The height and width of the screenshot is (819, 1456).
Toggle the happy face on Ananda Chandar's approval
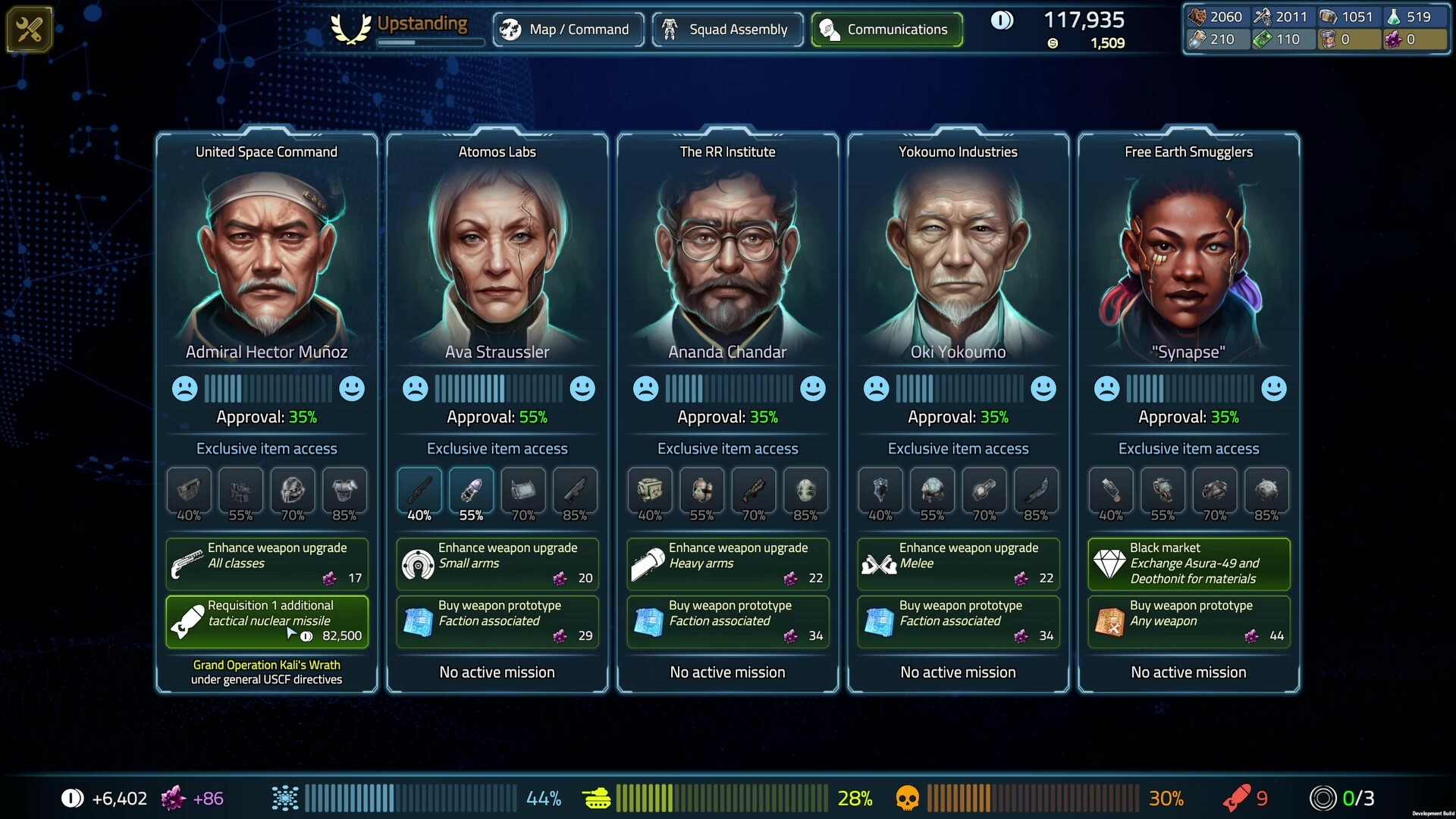(812, 388)
